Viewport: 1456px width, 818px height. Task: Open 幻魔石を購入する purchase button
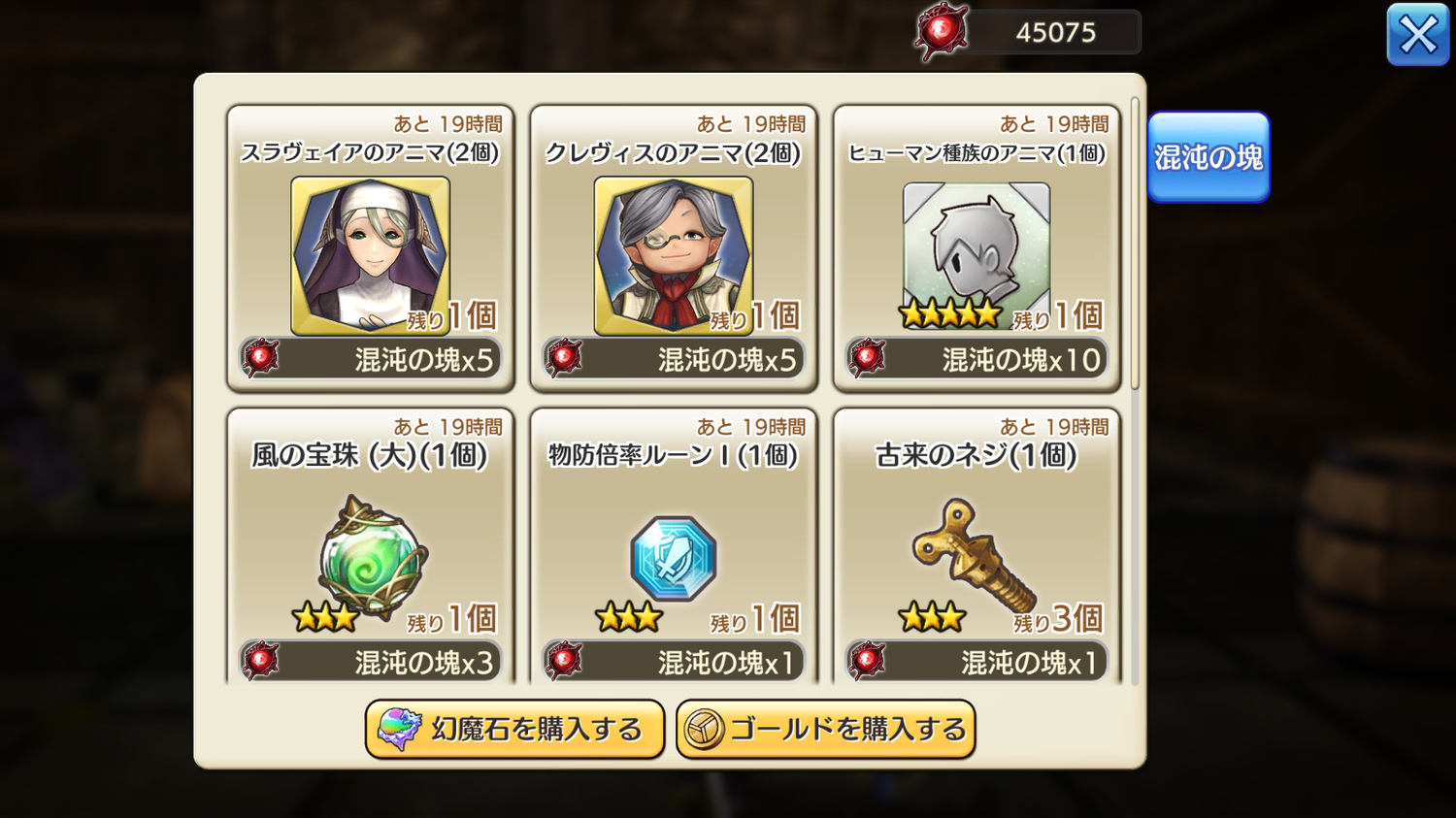click(x=514, y=729)
